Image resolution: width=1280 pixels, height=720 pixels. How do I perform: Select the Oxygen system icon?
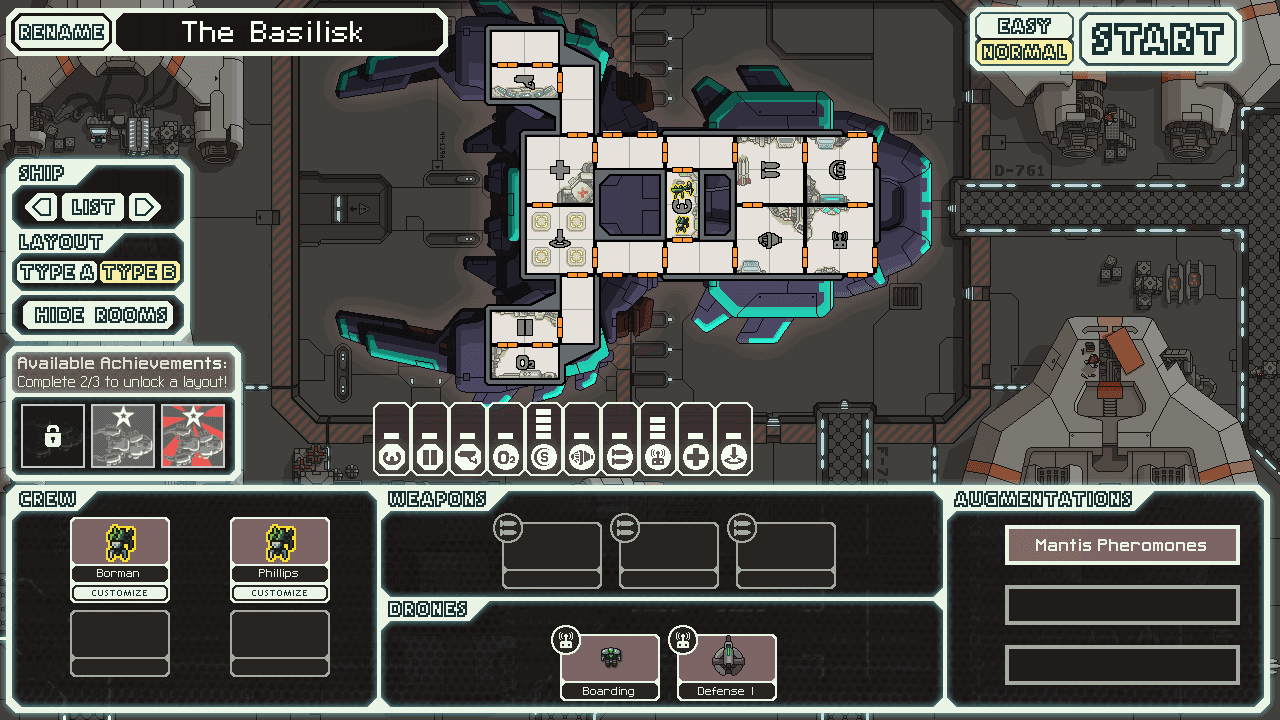click(x=505, y=457)
